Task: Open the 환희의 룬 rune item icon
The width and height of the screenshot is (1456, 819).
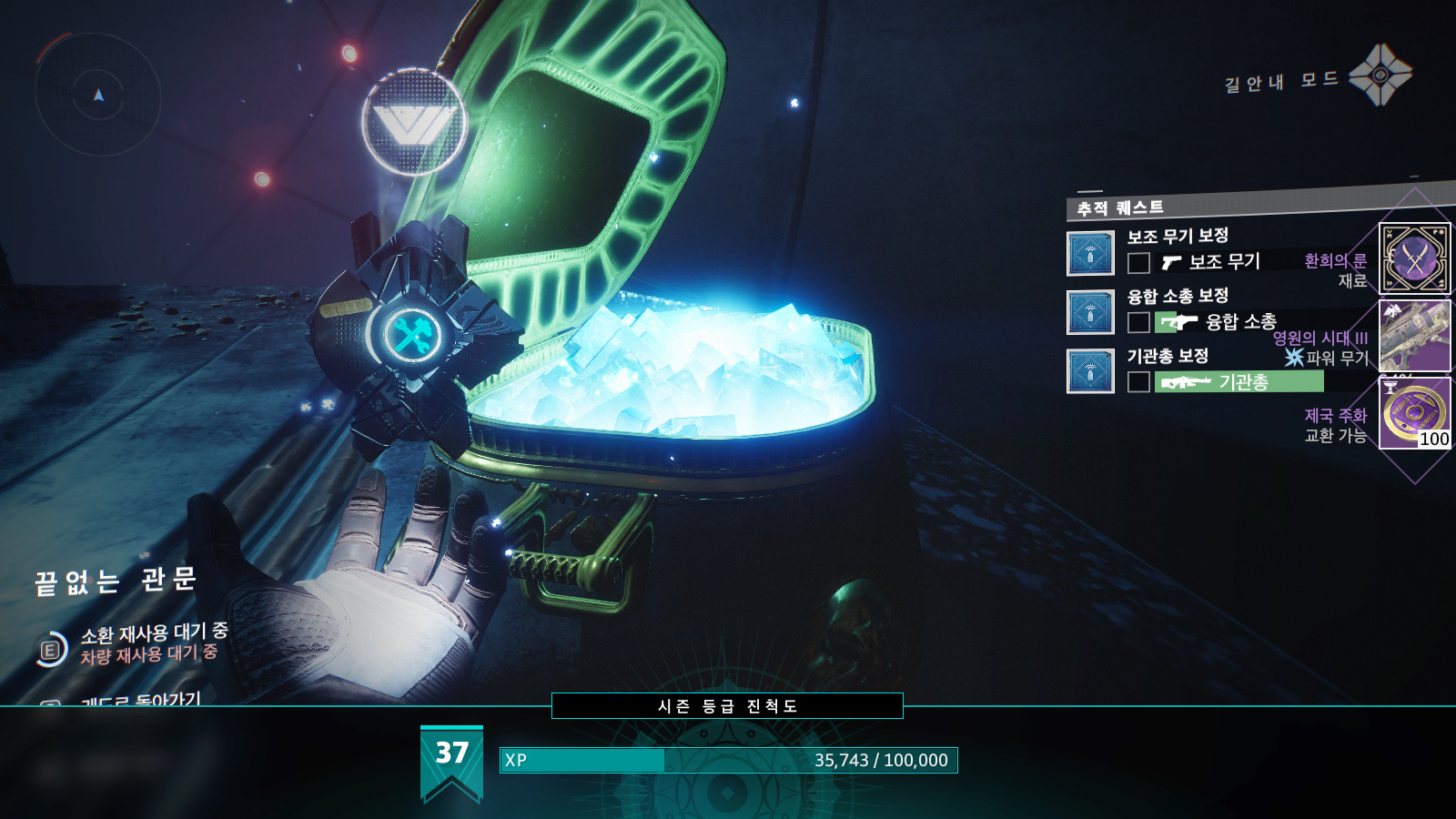Action: 1414,258
